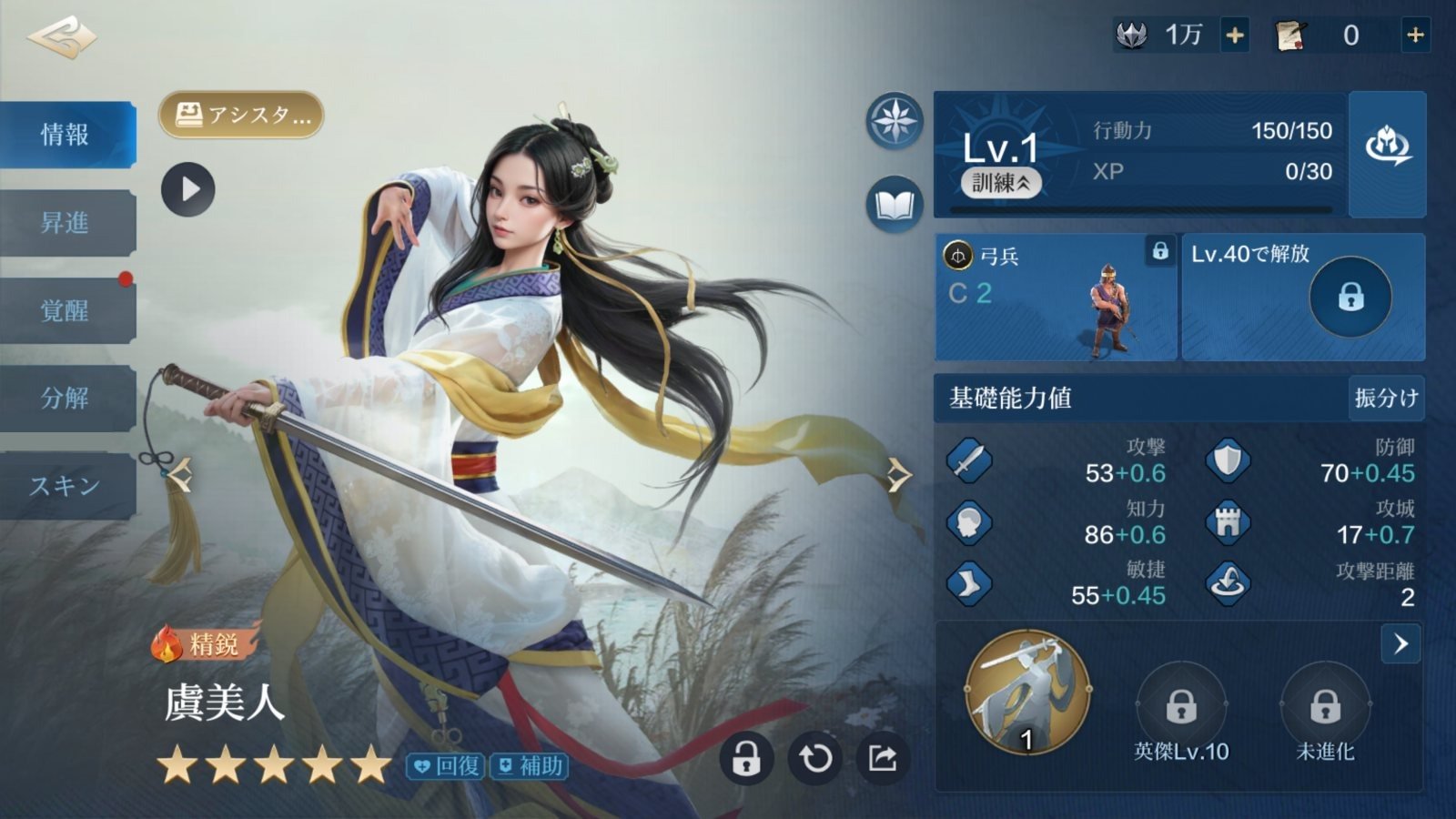
Task: Show the next hero with right arrow
Action: tap(898, 474)
